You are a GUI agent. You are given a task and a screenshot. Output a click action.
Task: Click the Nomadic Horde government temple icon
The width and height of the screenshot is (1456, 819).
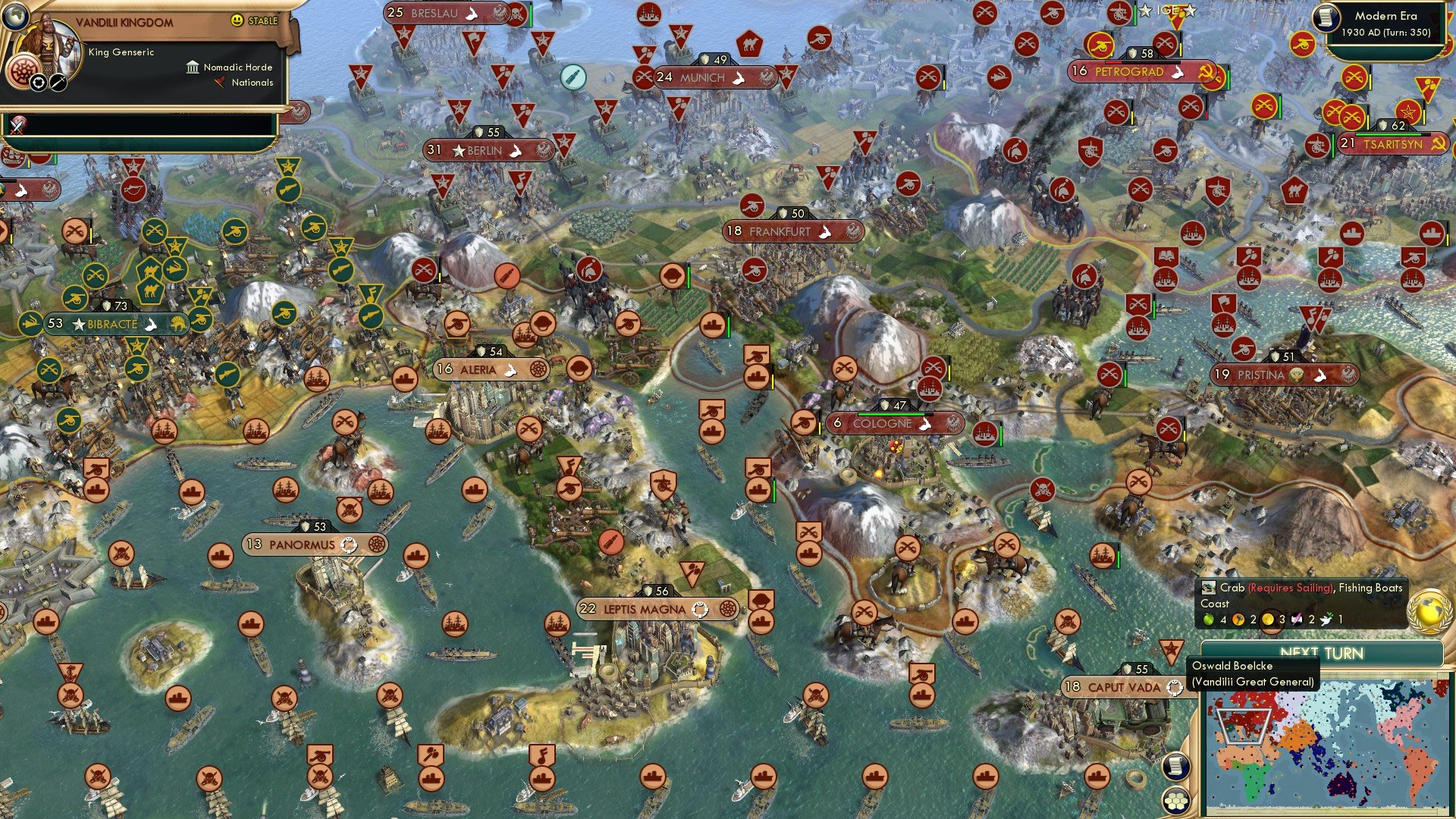(x=193, y=68)
